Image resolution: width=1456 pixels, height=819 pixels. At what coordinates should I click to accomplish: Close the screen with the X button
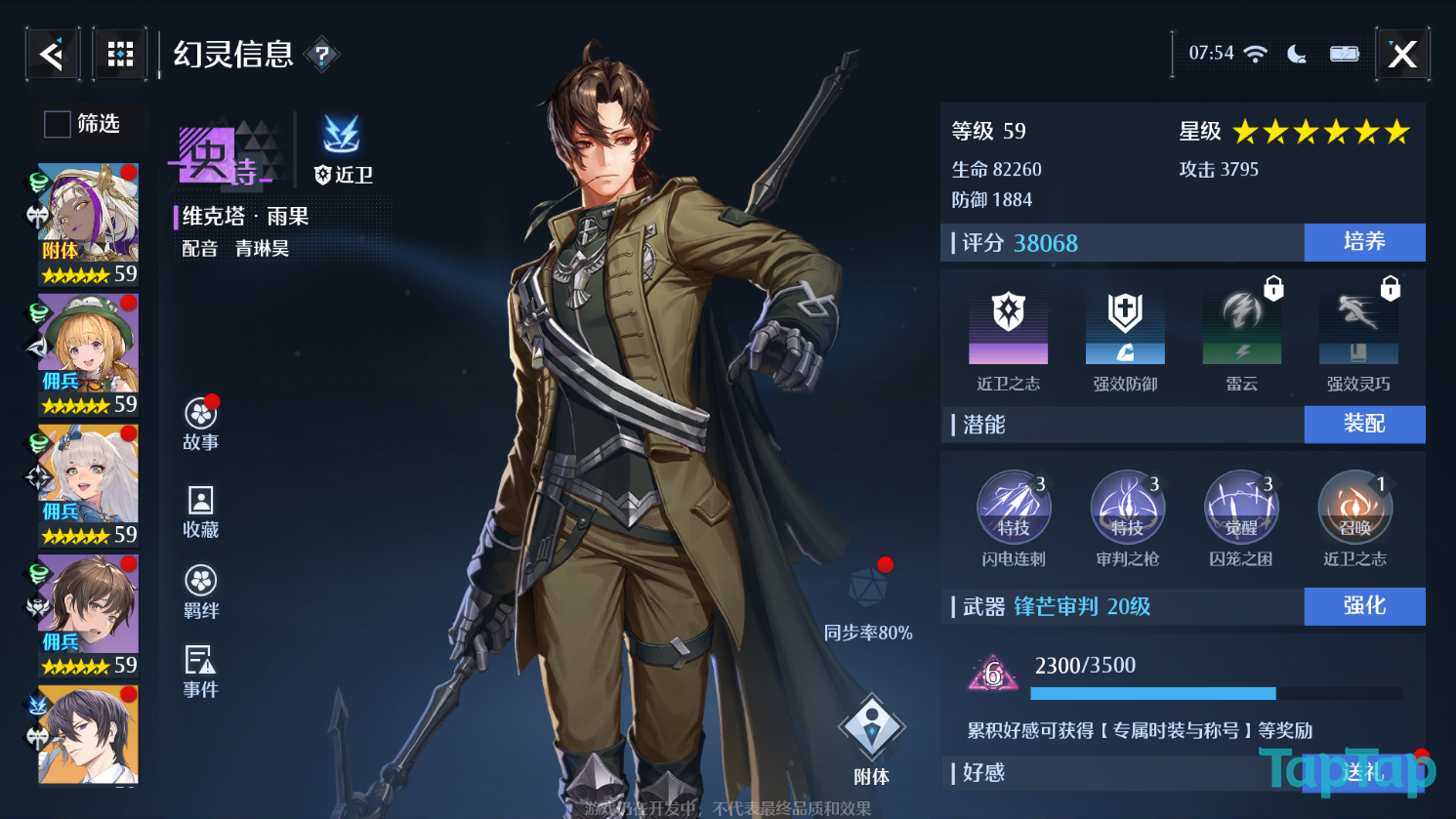pos(1402,54)
